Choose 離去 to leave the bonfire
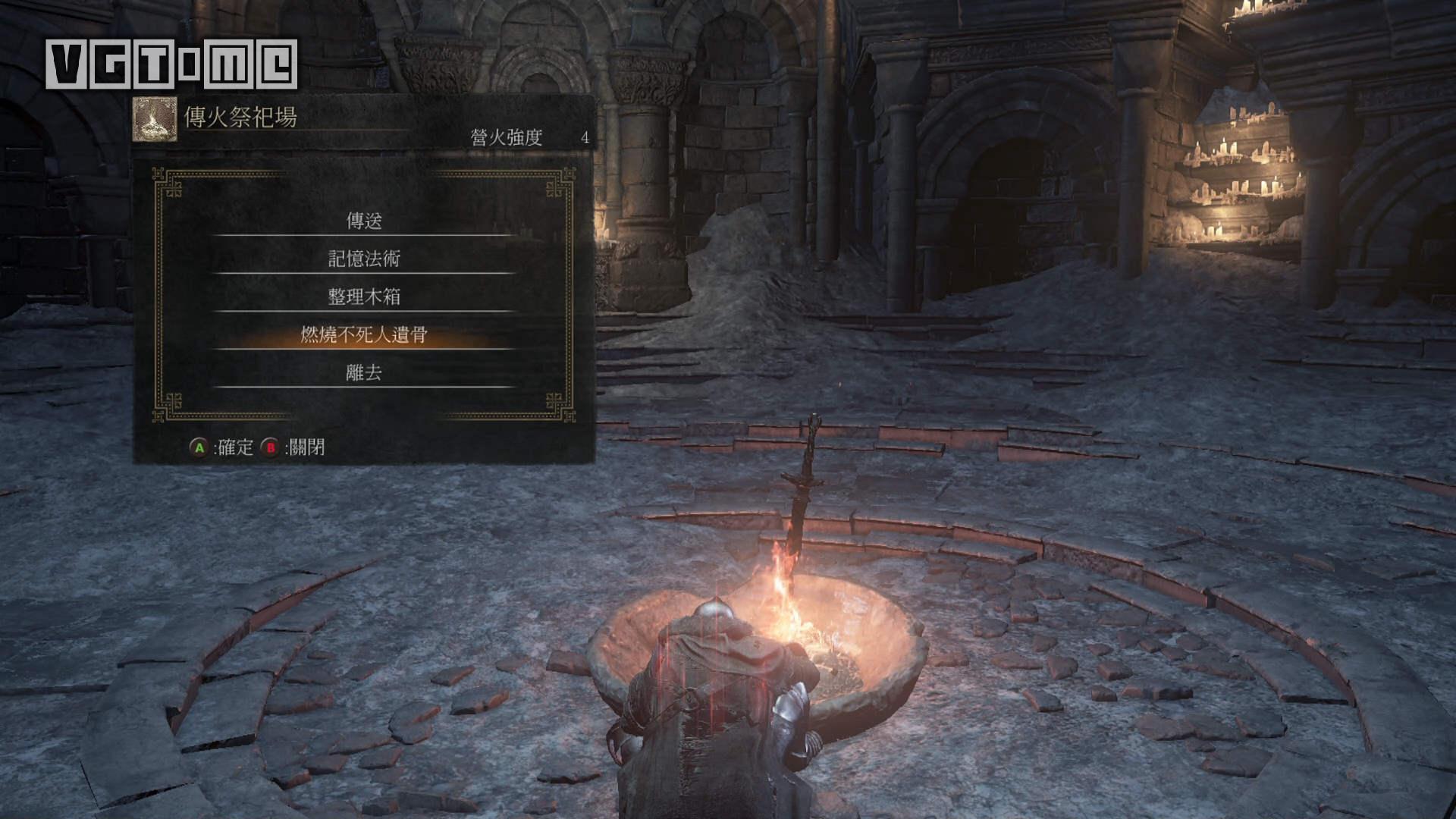 (x=364, y=372)
